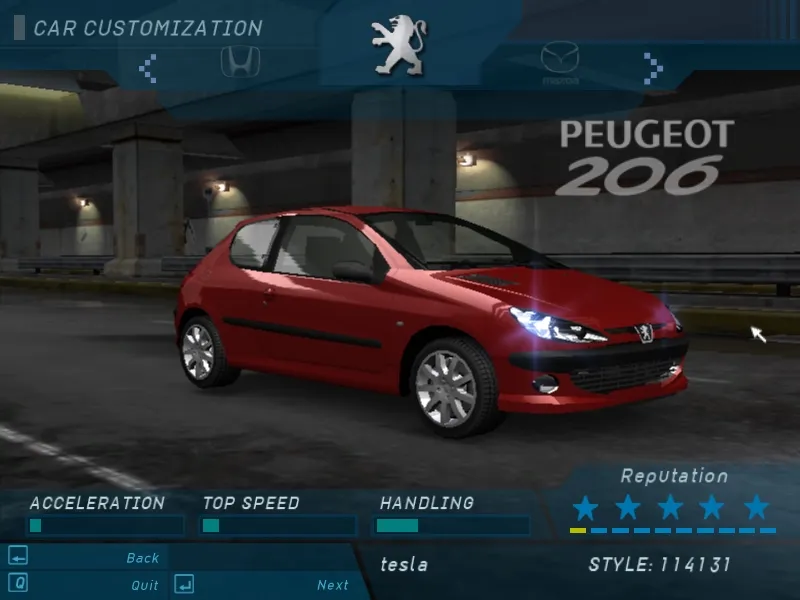Continue with the Next button

coord(333,585)
